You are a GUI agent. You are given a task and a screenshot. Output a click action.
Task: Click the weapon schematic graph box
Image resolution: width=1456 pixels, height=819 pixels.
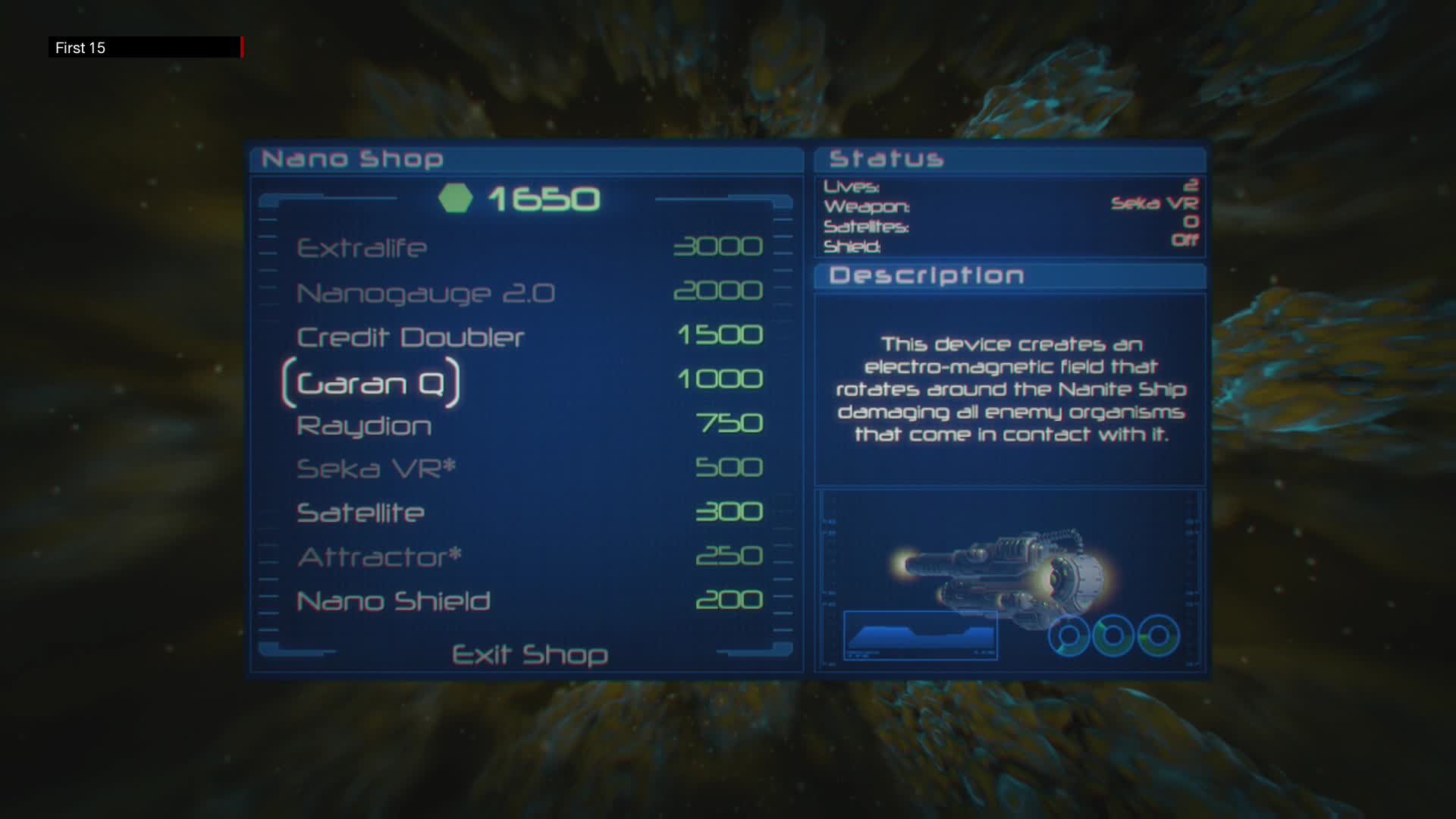click(x=920, y=635)
